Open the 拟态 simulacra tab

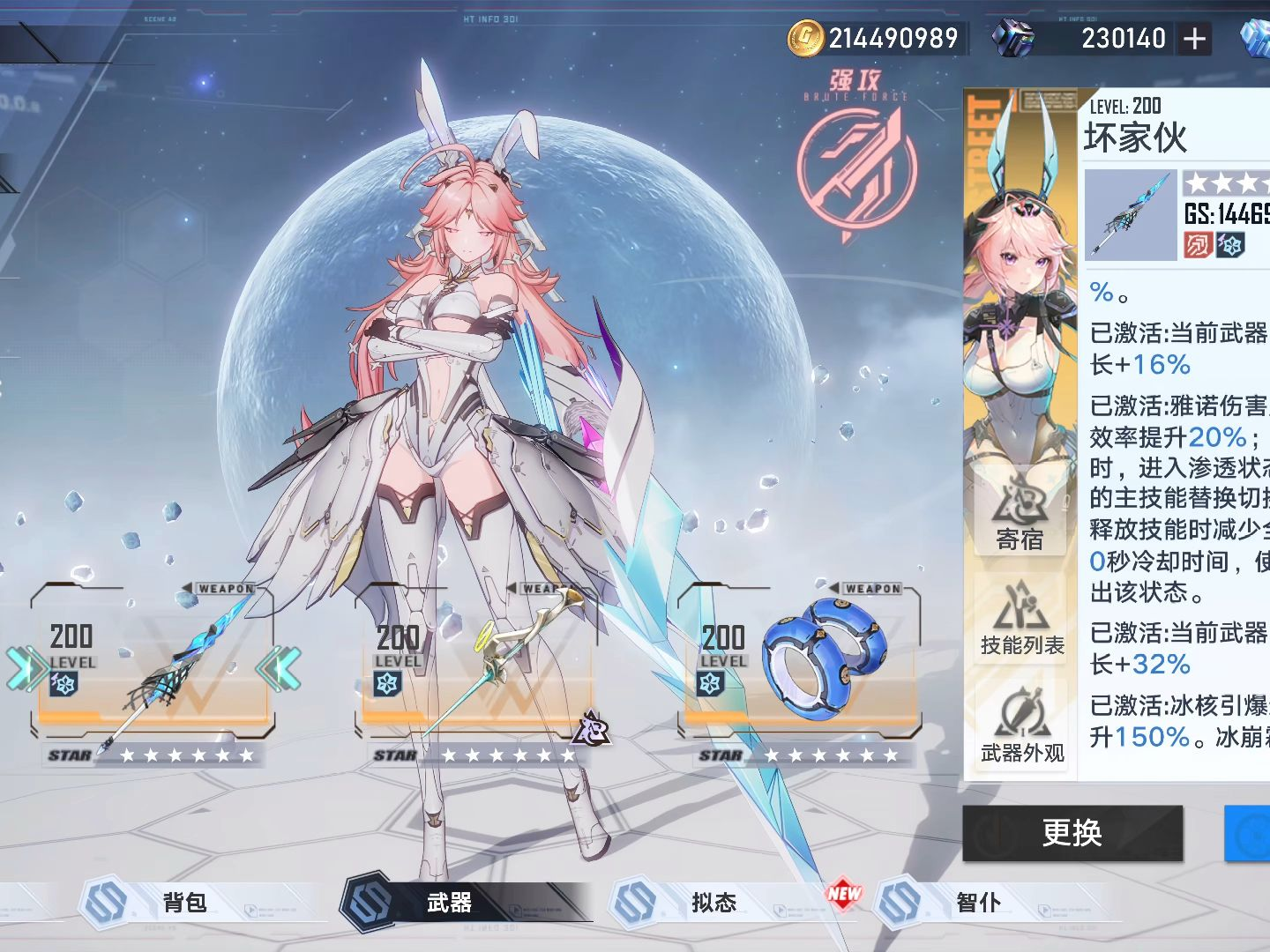coord(713,902)
